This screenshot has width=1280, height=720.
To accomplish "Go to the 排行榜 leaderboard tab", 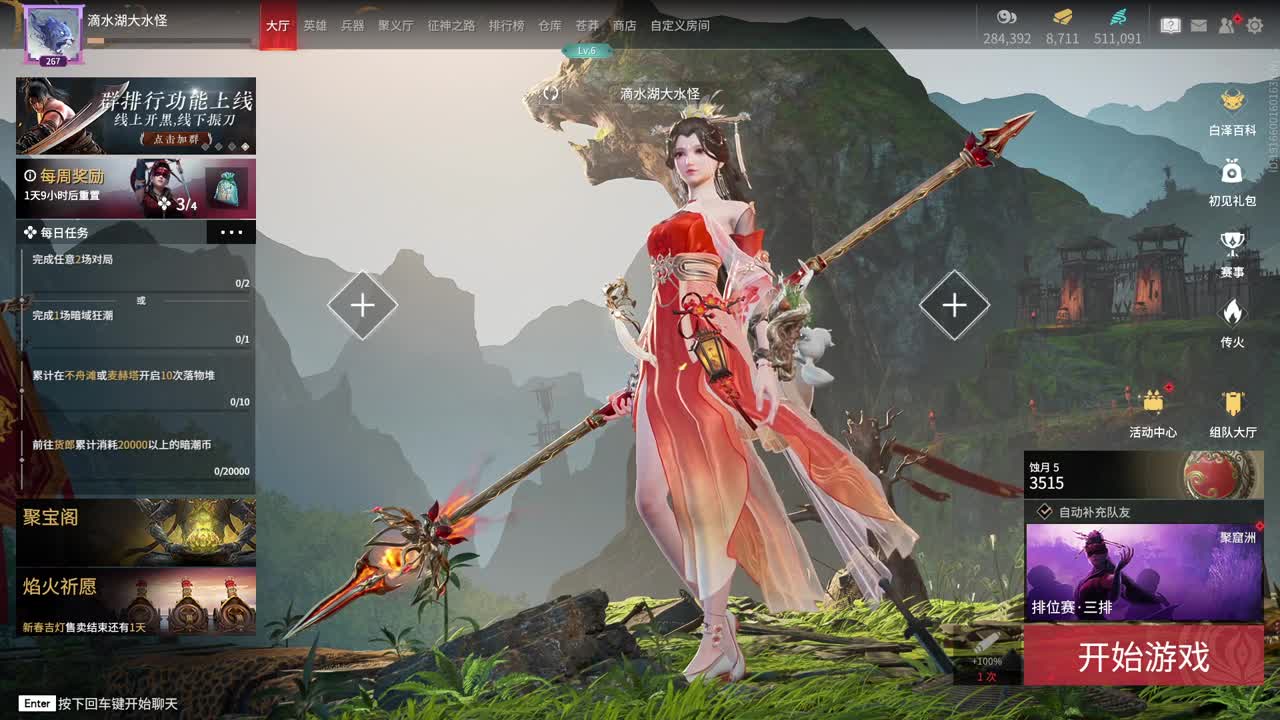I will pyautogui.click(x=506, y=25).
